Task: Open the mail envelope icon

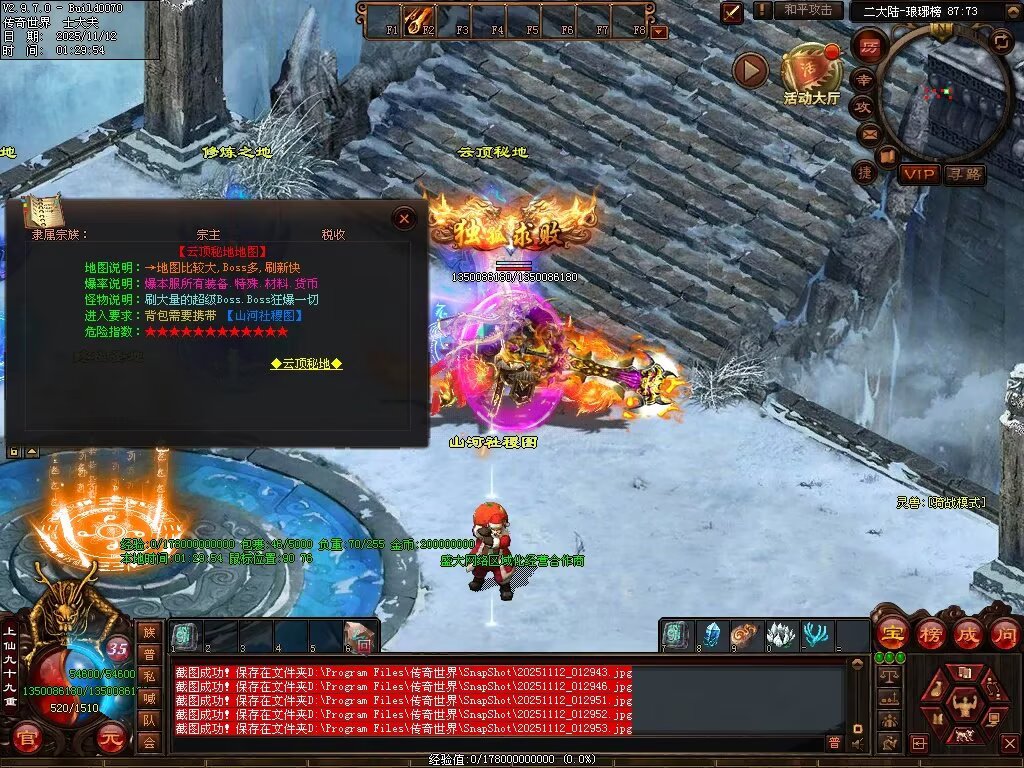Action: 867,133
